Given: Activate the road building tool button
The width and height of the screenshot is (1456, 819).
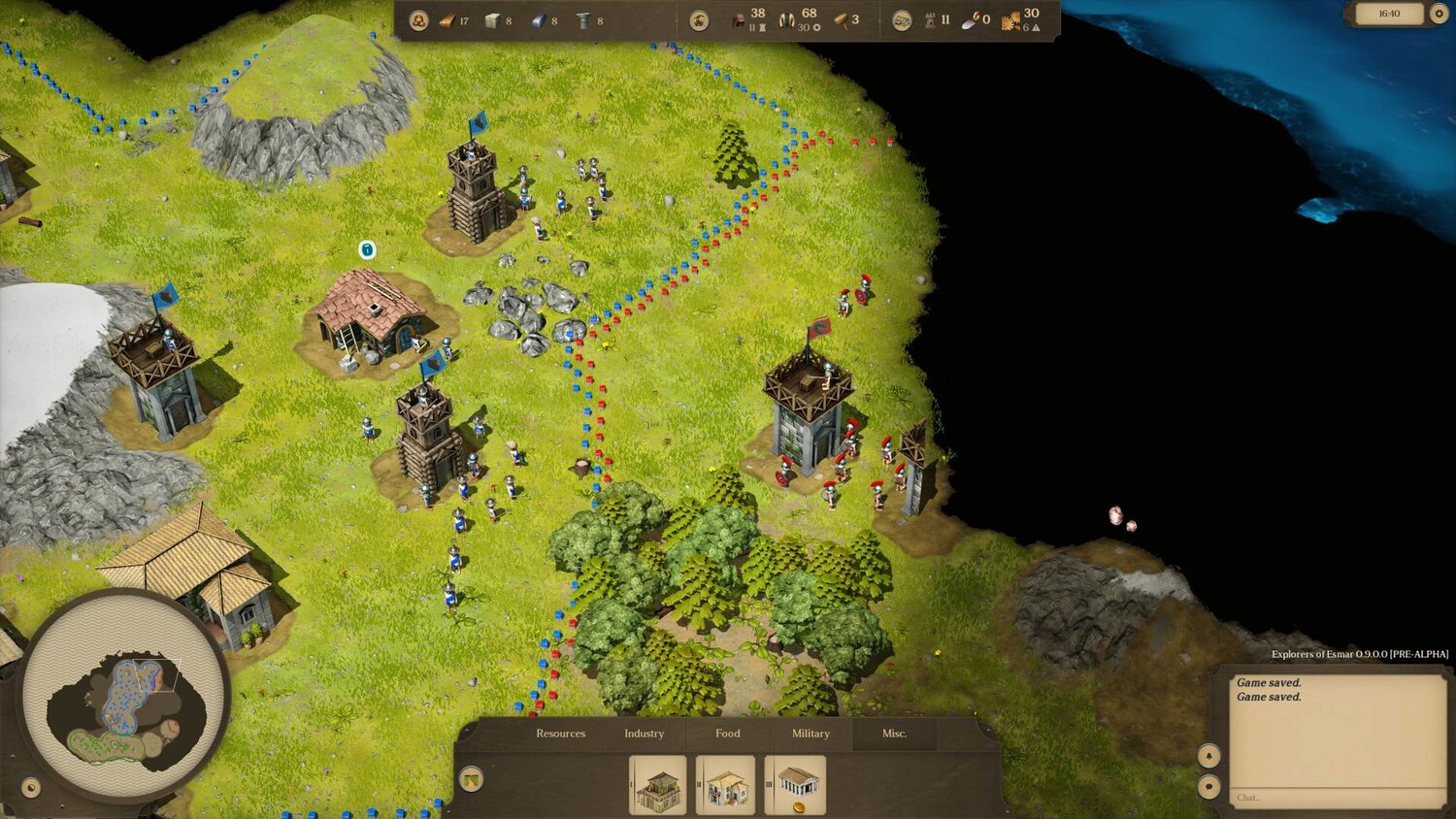Looking at the screenshot, I should tap(472, 779).
